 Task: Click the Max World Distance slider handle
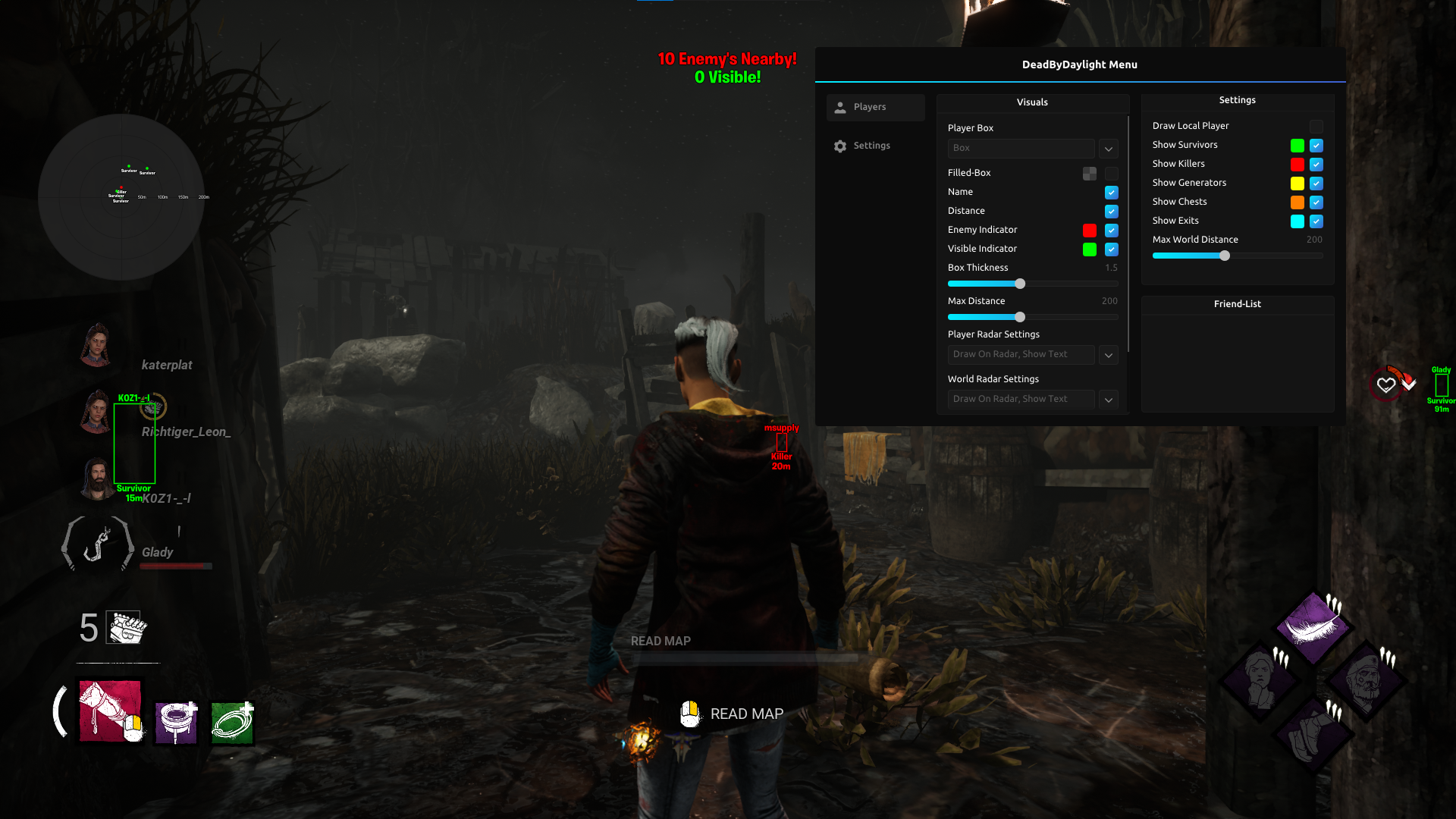(x=1225, y=256)
